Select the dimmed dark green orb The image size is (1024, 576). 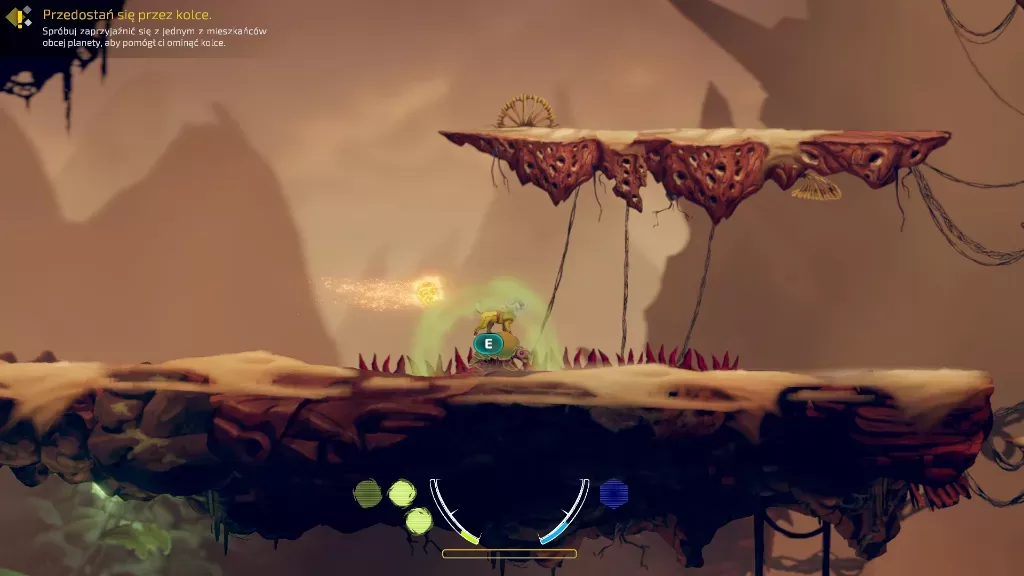(368, 493)
